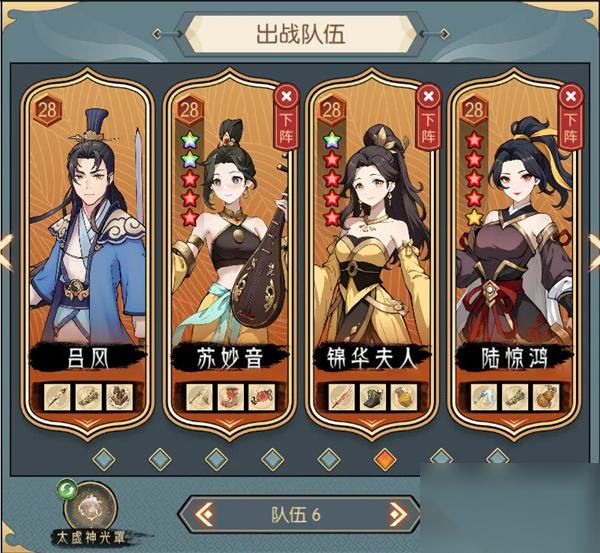
Task: Switch to the previous team with left arrow
Action: click(204, 516)
